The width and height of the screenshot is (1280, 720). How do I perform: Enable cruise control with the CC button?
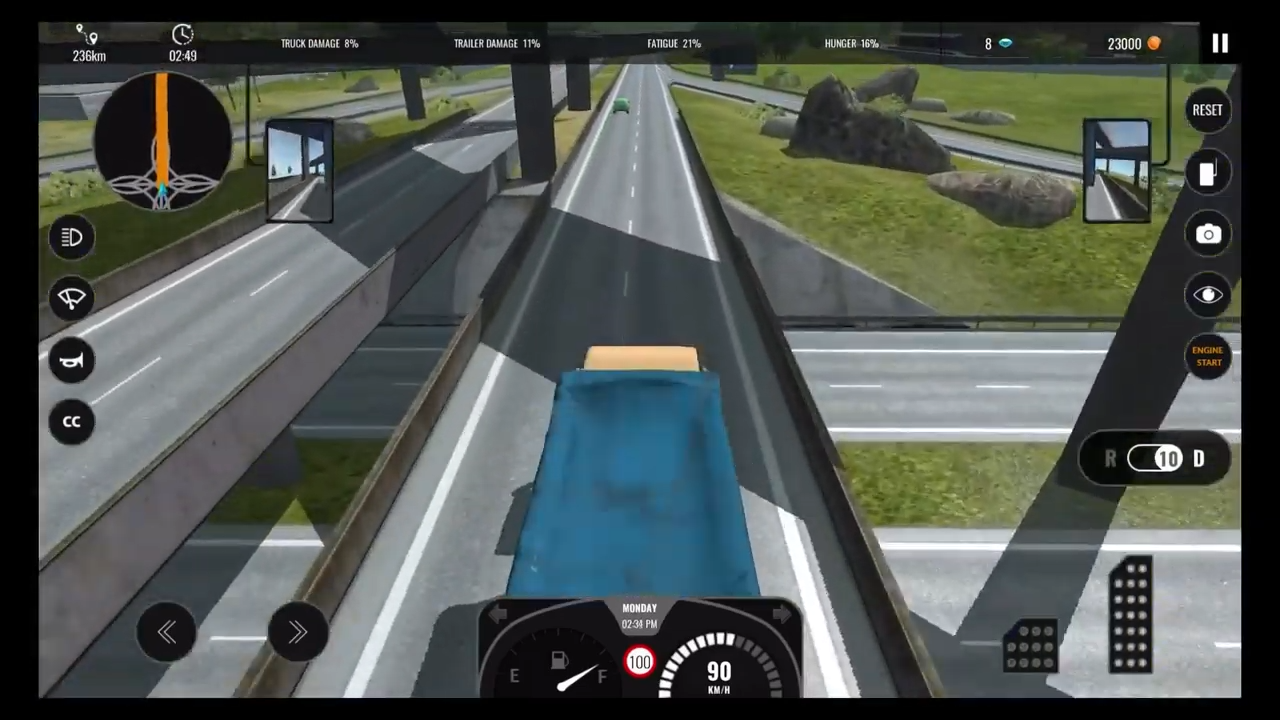point(71,421)
